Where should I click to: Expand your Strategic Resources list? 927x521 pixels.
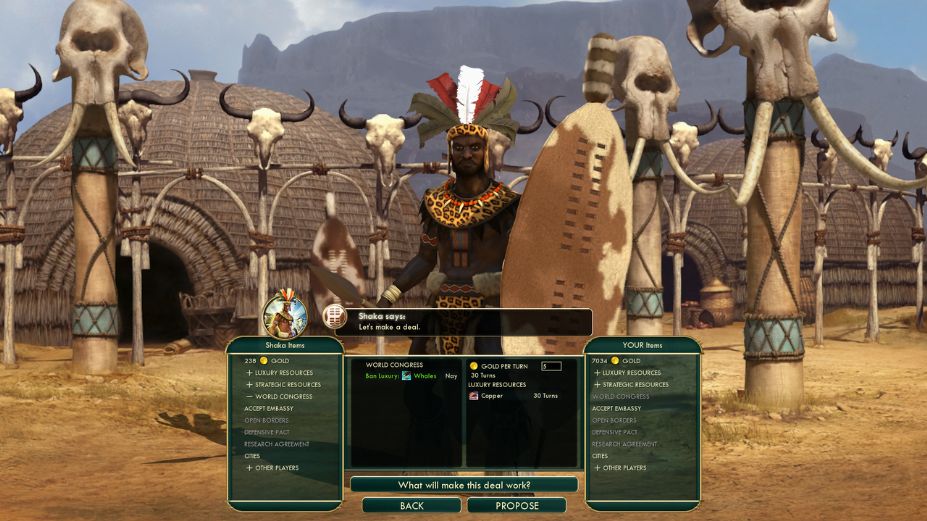pyautogui.click(x=634, y=384)
